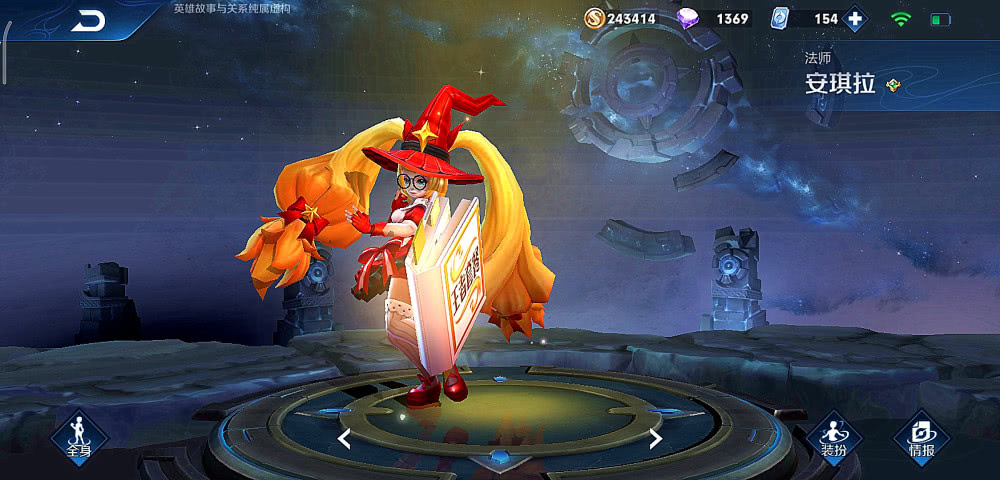1000x480 pixels.
Task: Click the purple diamond currency icon
Action: pos(689,18)
